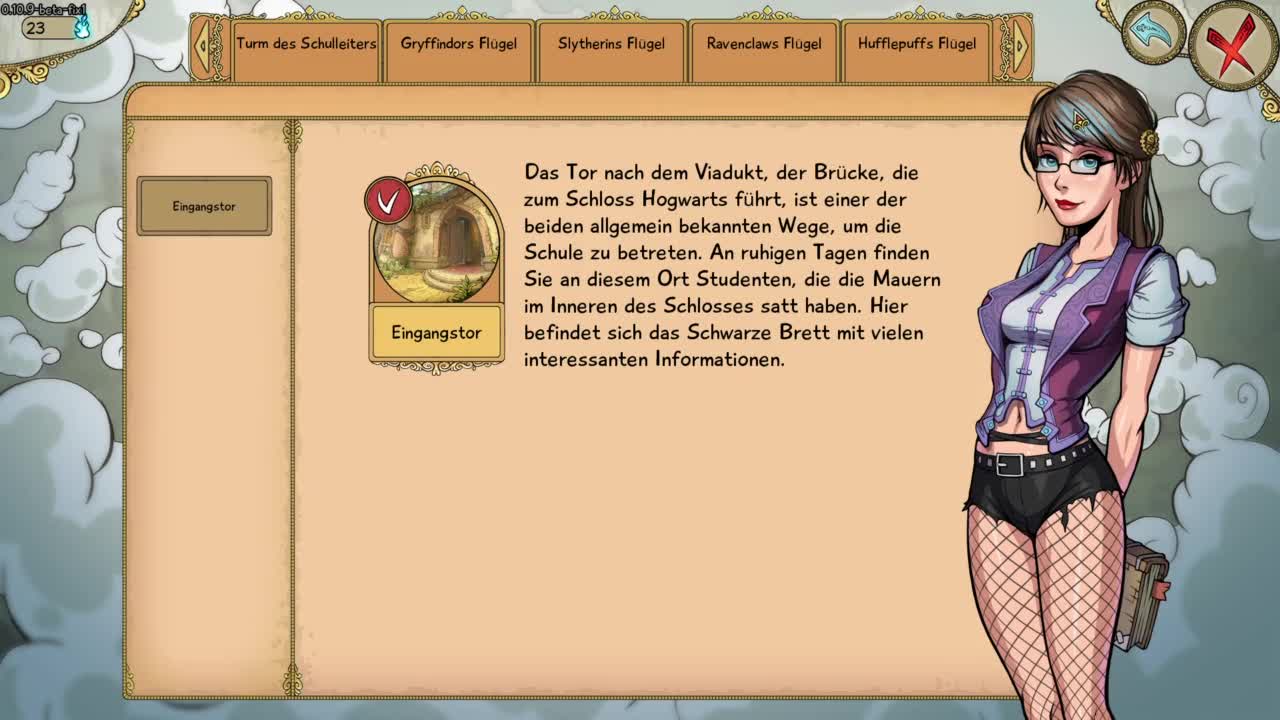This screenshot has height=720, width=1280.
Task: Close the menu with the red X
Action: pyautogui.click(x=1232, y=45)
